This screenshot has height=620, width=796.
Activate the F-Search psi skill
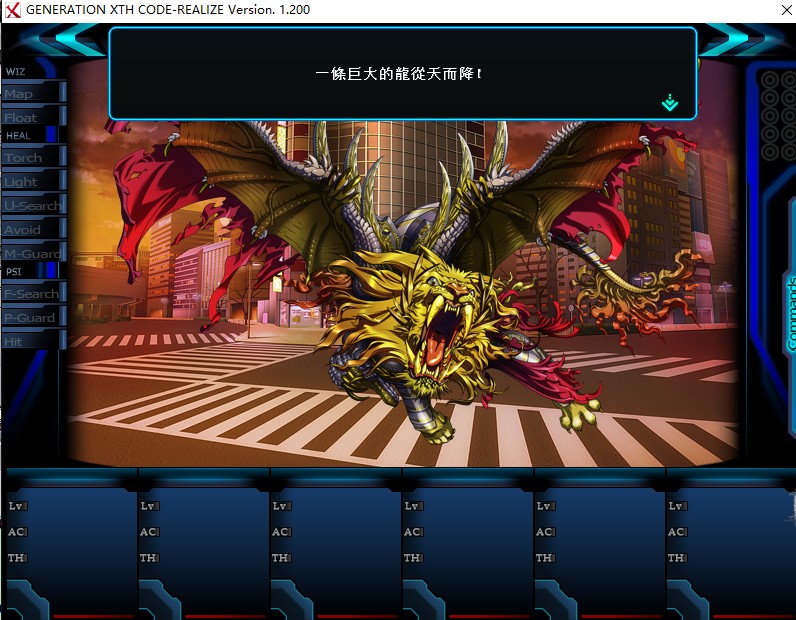(x=32, y=293)
